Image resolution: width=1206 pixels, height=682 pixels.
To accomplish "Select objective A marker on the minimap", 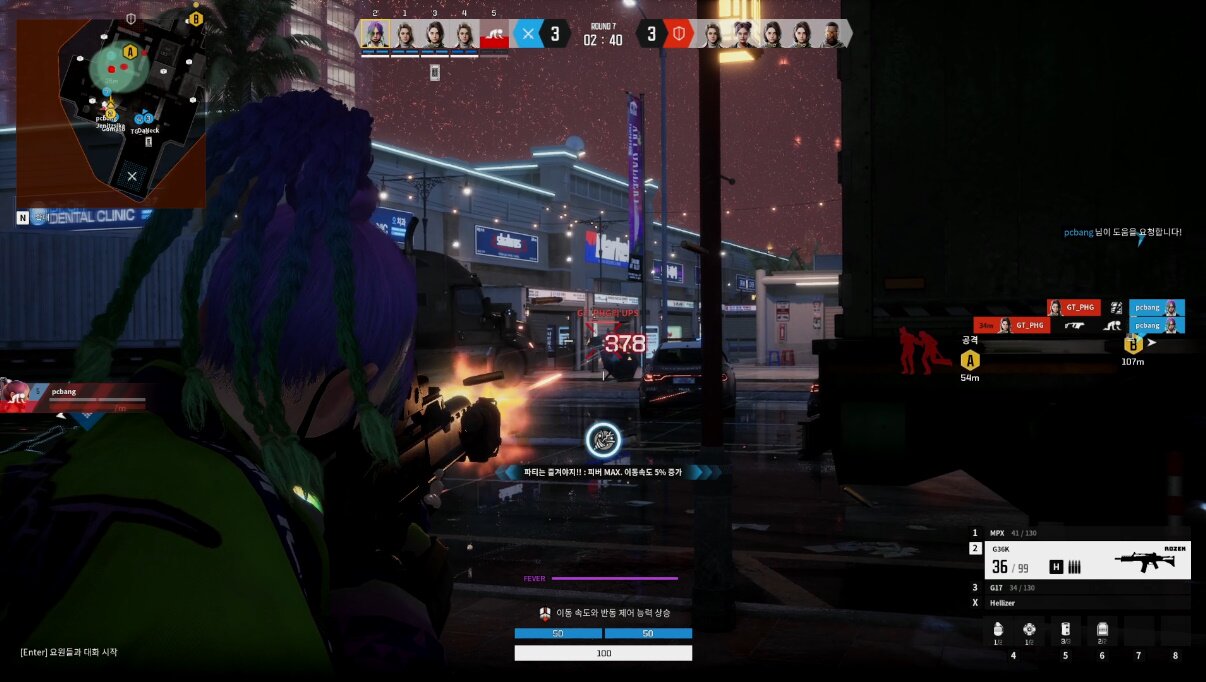I will click(129, 51).
